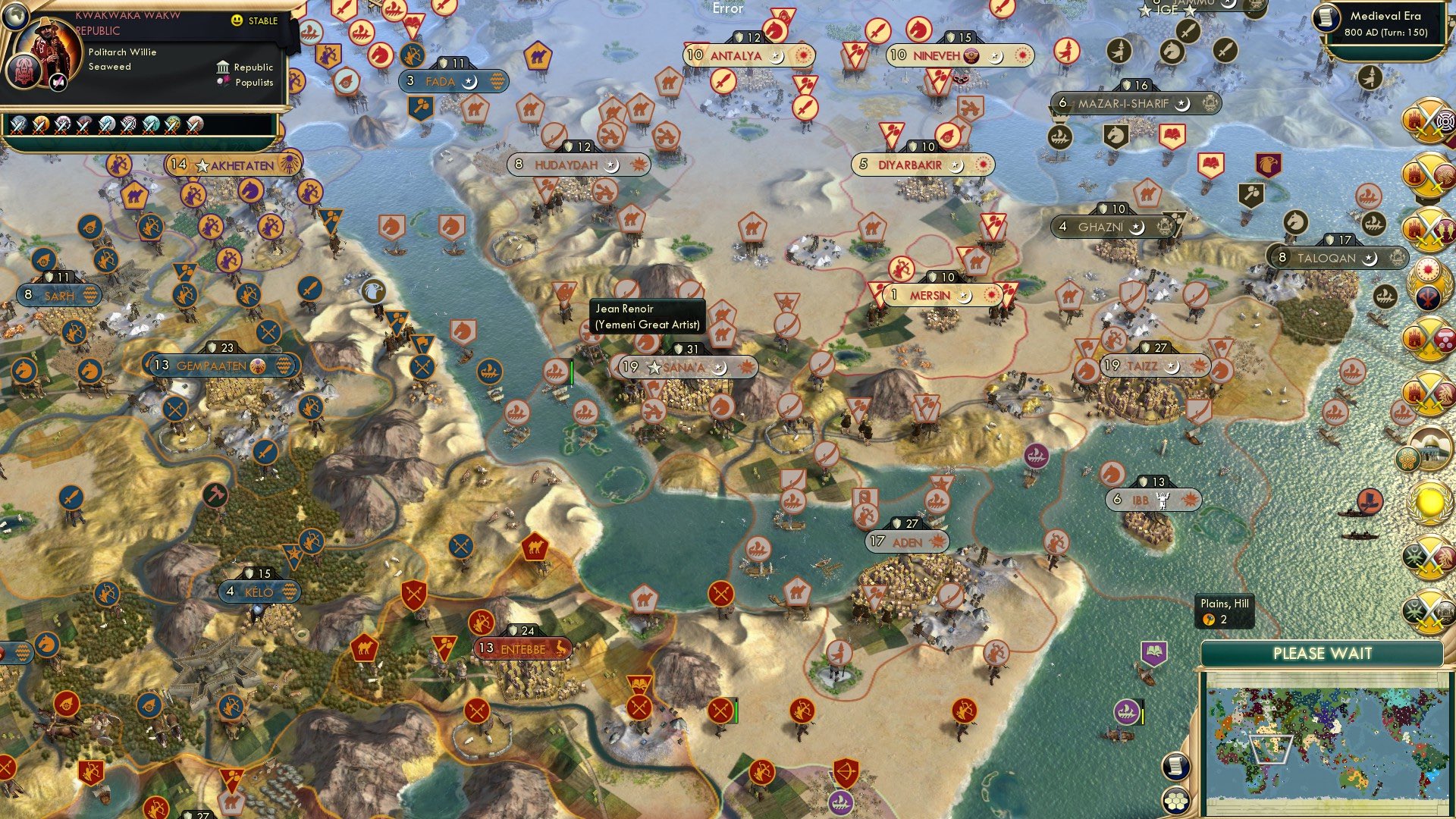The height and width of the screenshot is (819, 1456).
Task: Select the Entebbe city banner
Action: coord(523,648)
